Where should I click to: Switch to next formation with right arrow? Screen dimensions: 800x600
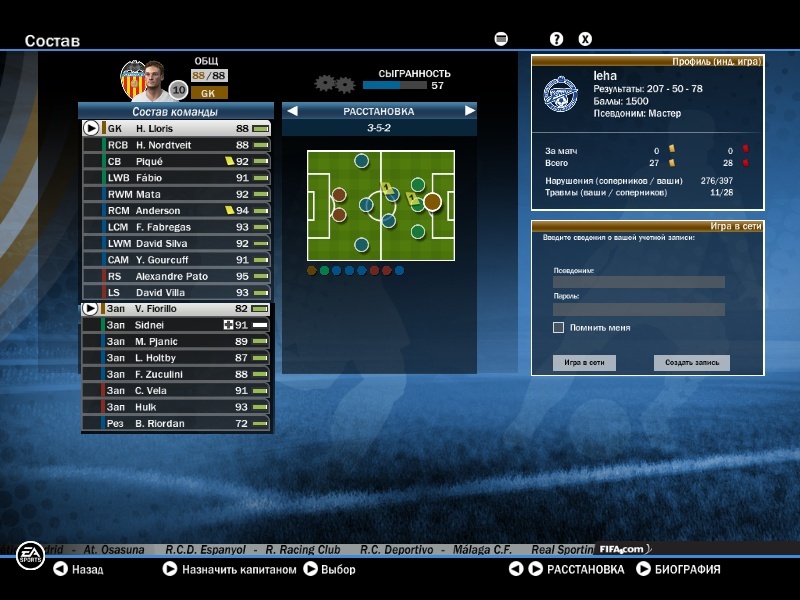pos(469,111)
